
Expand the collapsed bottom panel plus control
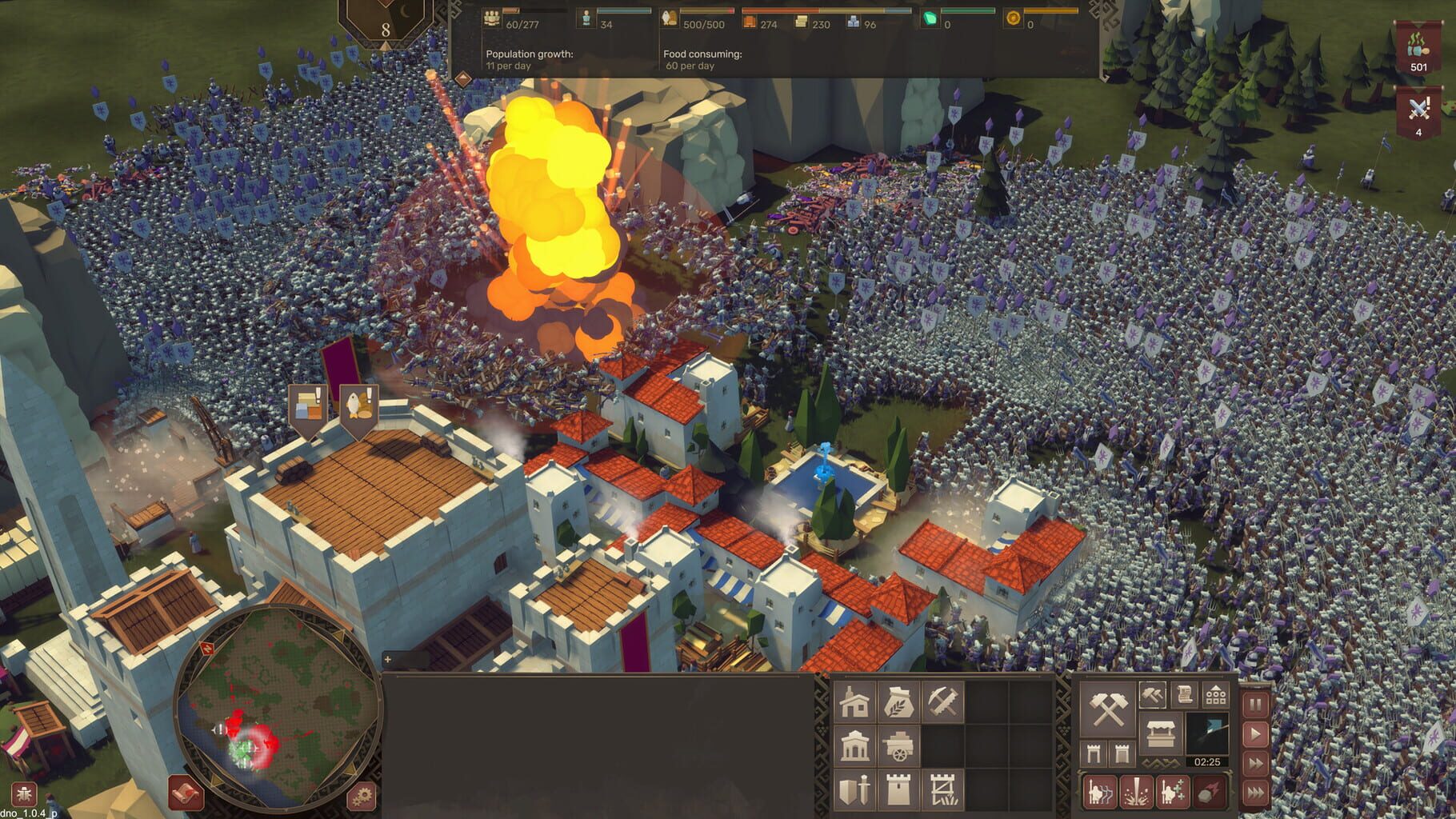tap(387, 658)
